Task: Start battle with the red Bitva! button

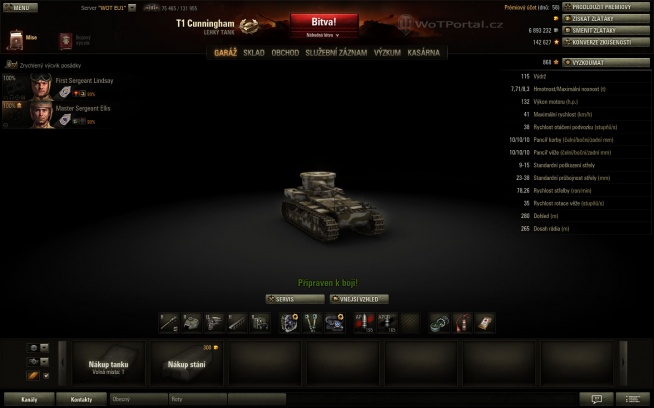Action: pyautogui.click(x=326, y=21)
